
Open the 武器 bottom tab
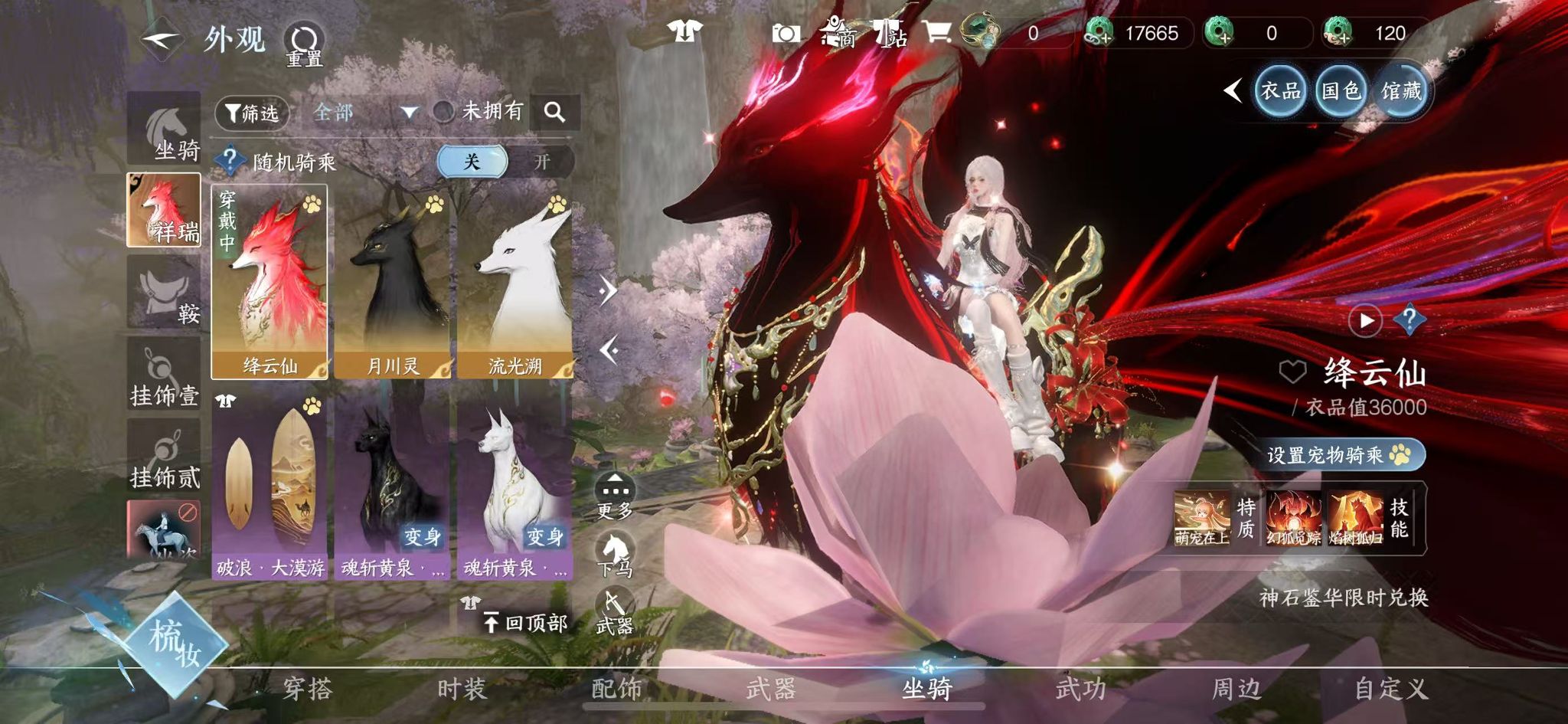click(x=771, y=689)
